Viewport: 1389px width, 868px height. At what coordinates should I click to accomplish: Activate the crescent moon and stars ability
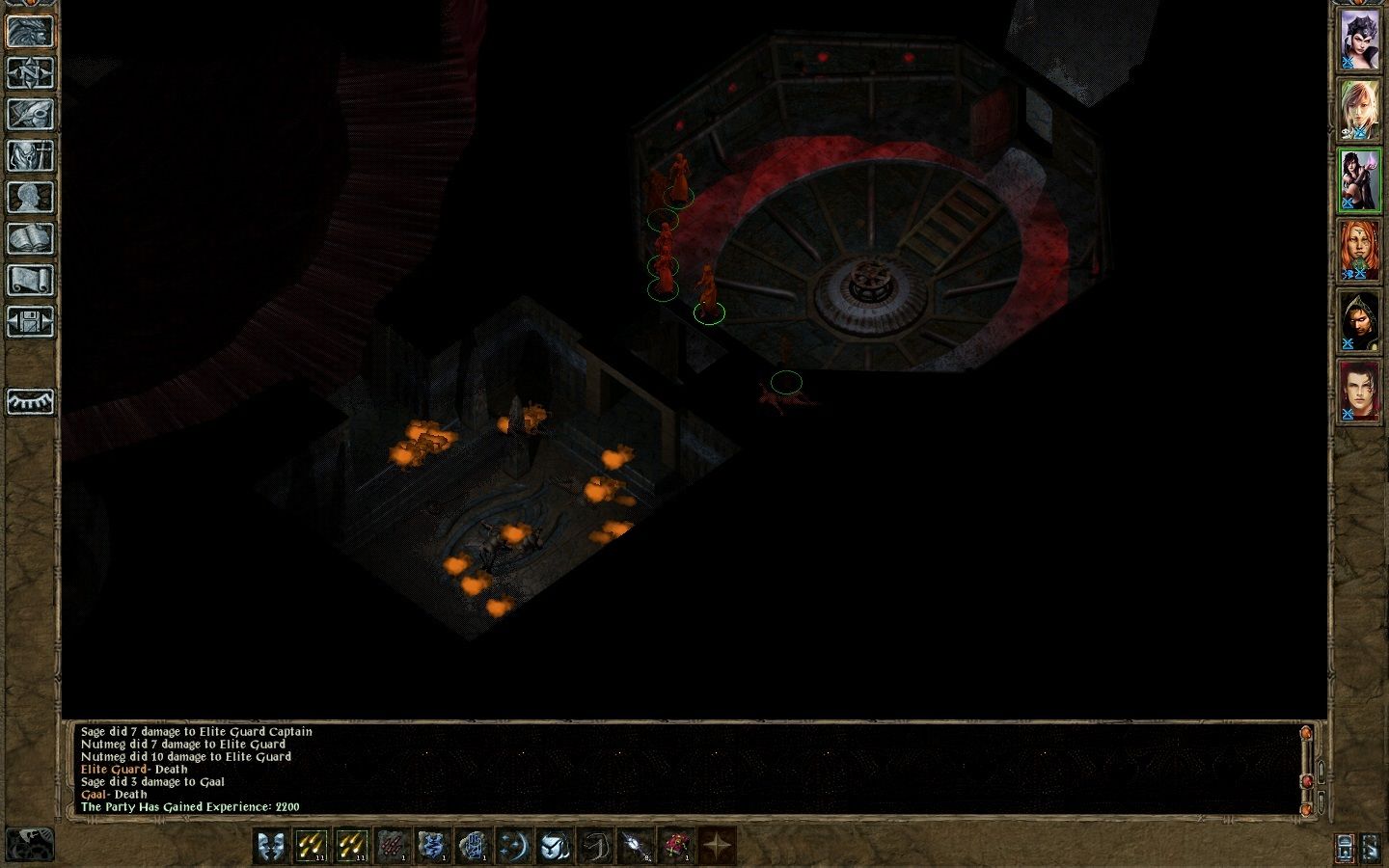click(x=514, y=846)
